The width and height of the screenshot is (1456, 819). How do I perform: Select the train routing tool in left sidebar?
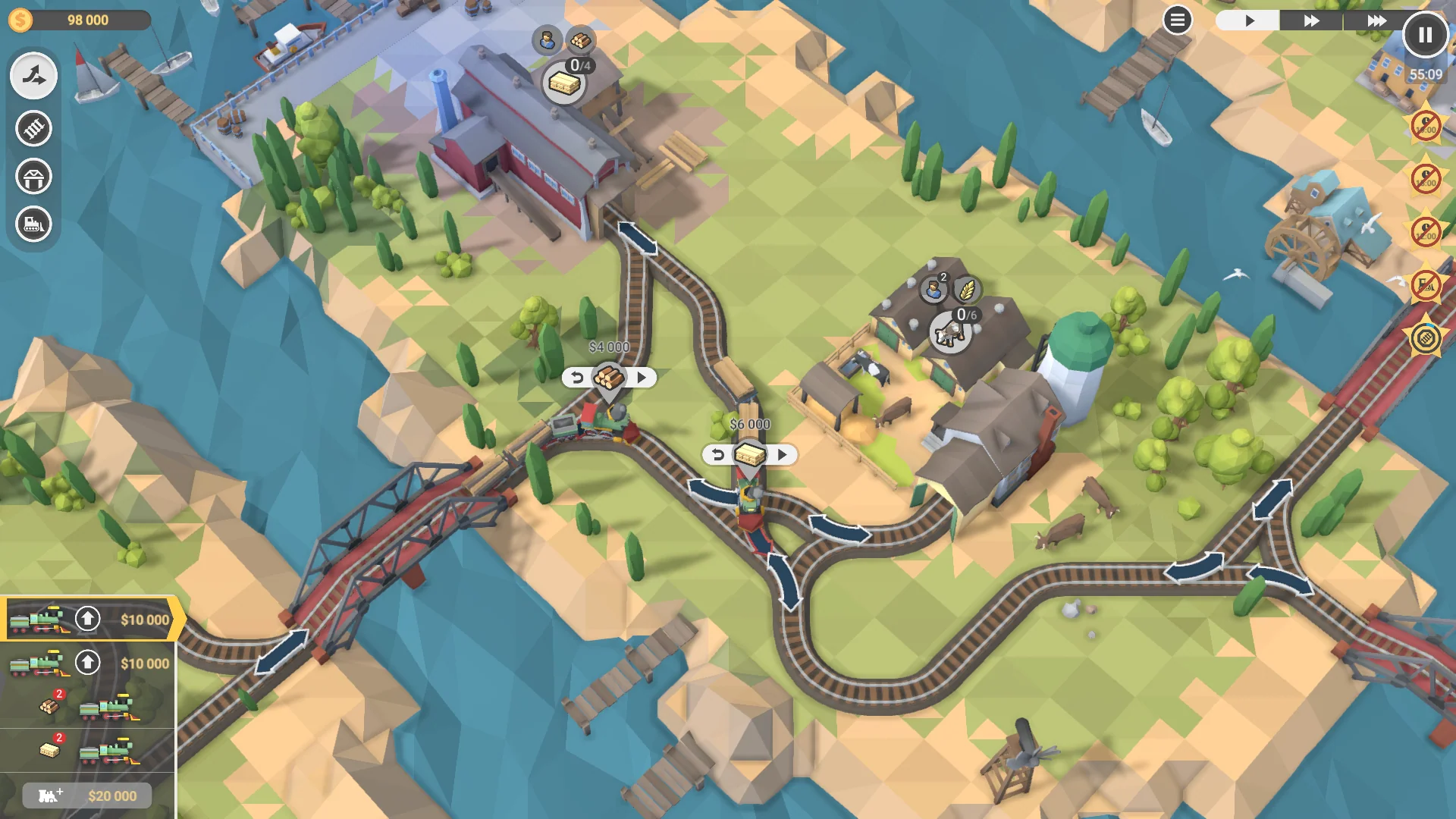pyautogui.click(x=33, y=76)
